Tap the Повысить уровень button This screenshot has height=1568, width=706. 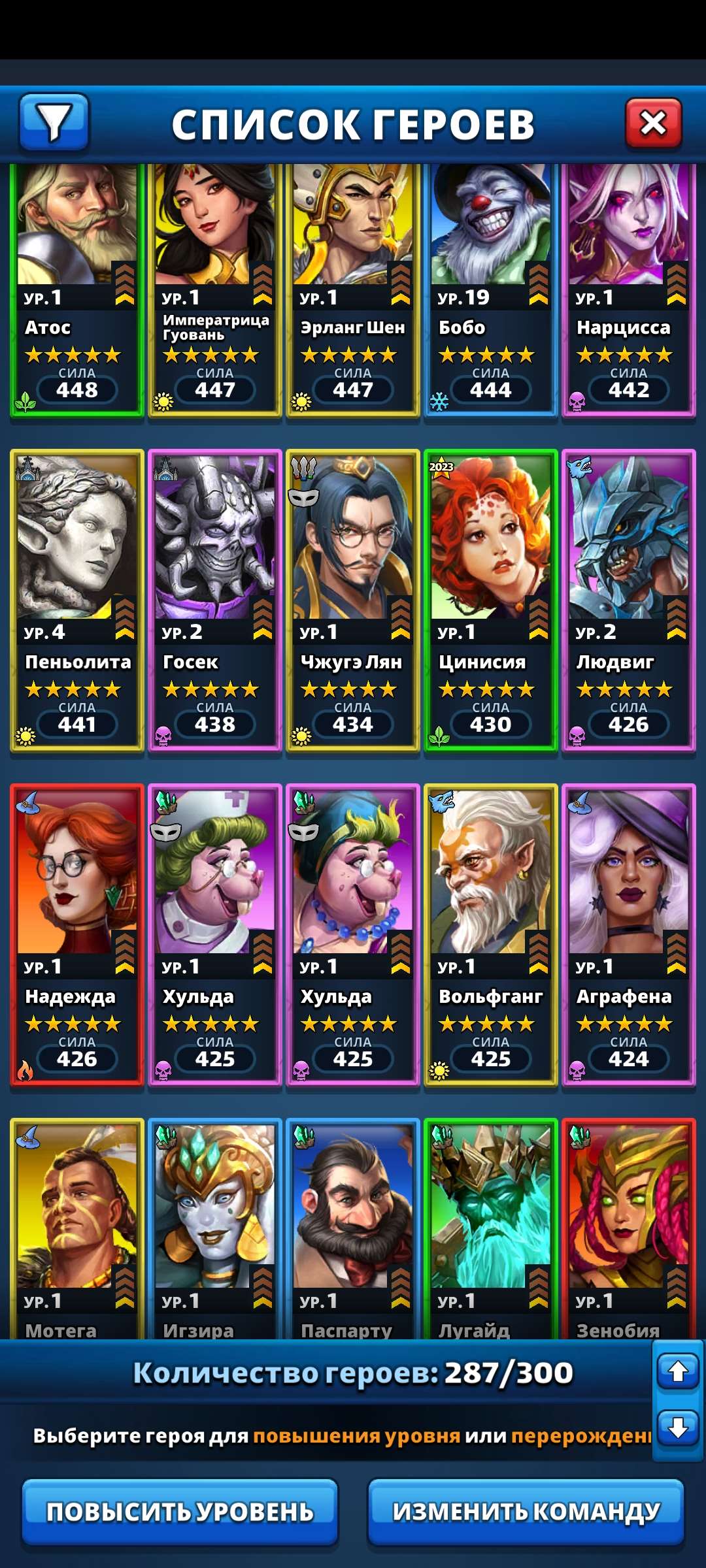click(180, 1511)
